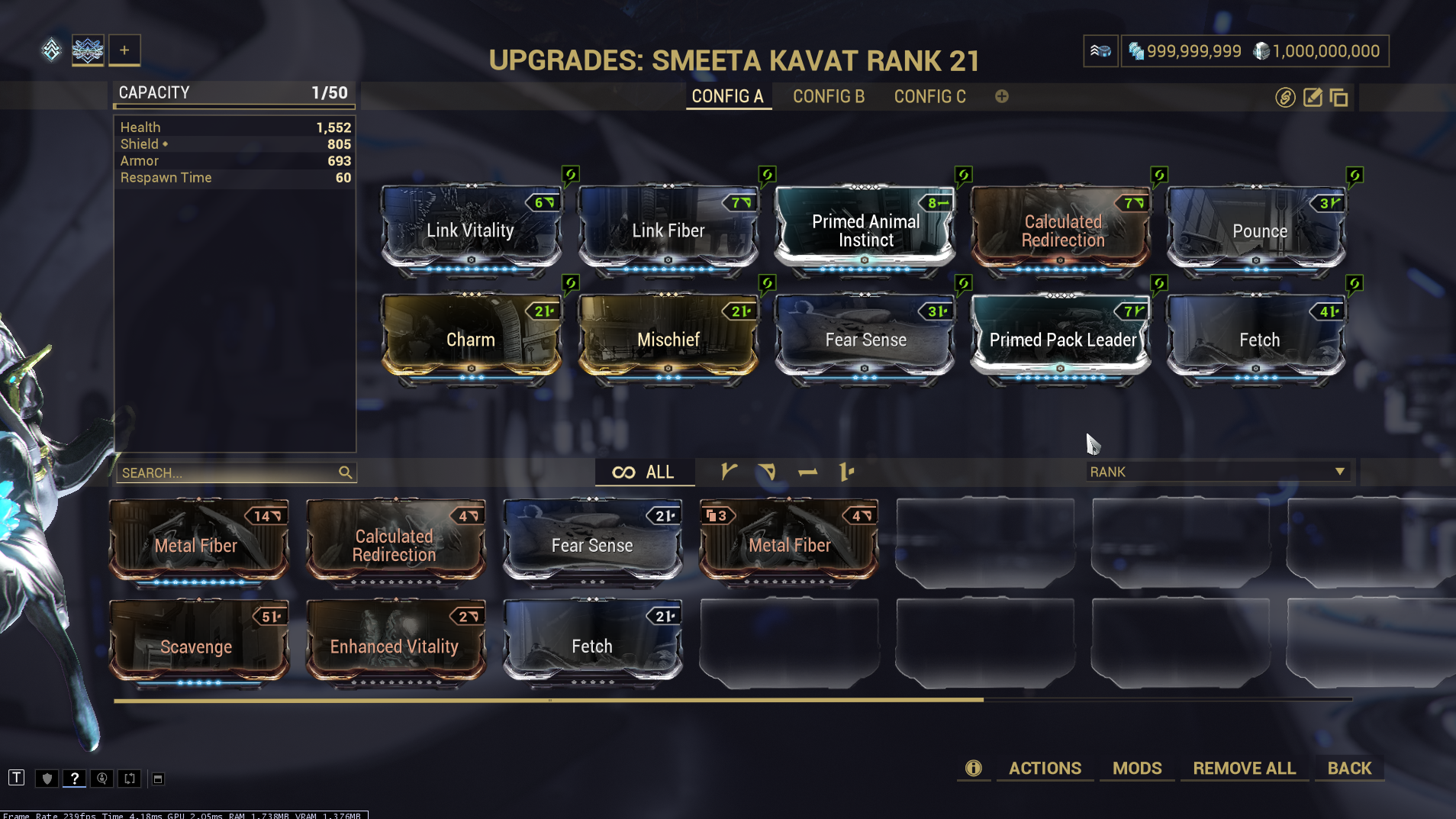Switch to the Config B tab
This screenshot has height=819, width=1456.
(x=828, y=97)
